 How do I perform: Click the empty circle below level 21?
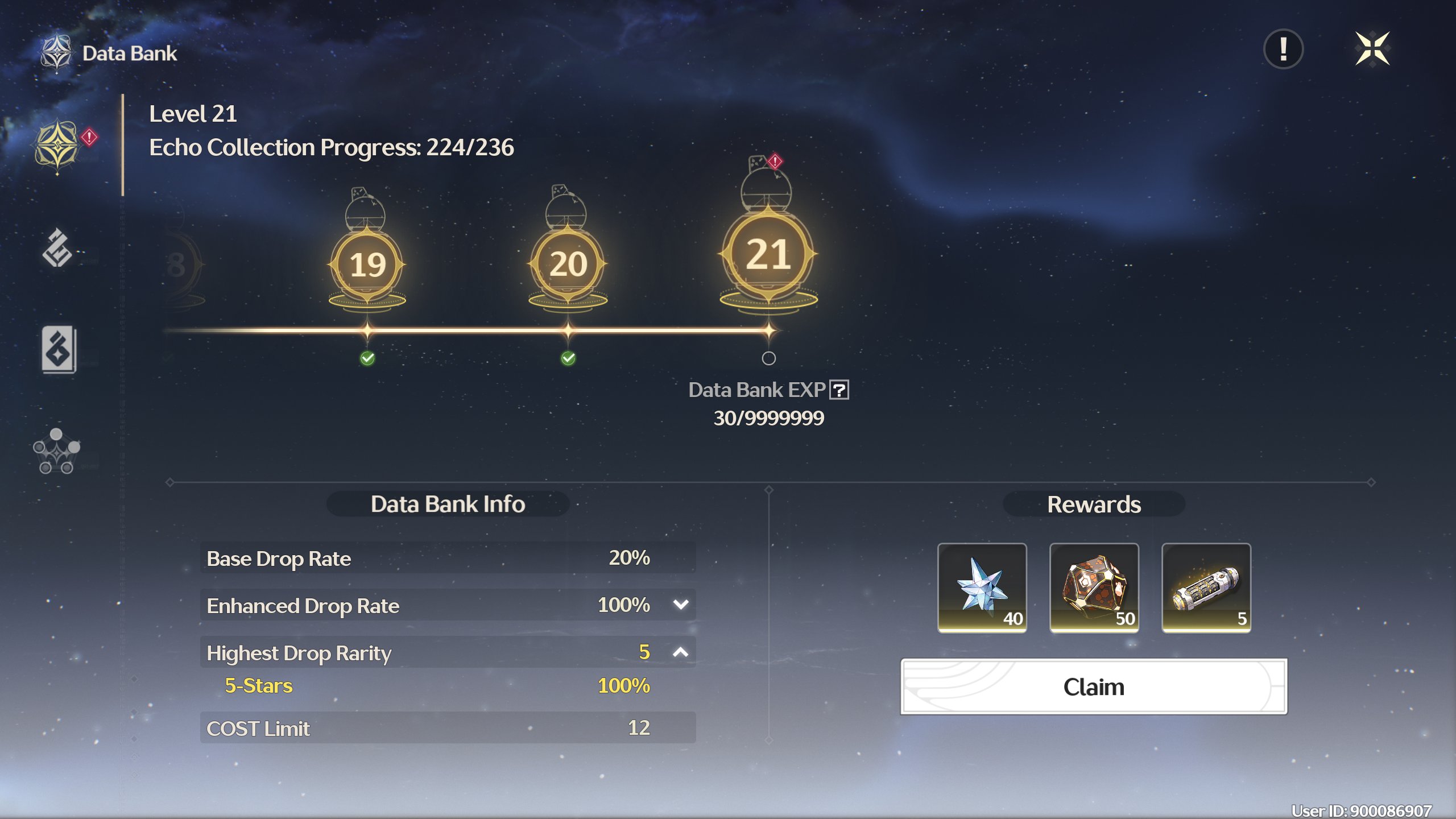(x=768, y=358)
